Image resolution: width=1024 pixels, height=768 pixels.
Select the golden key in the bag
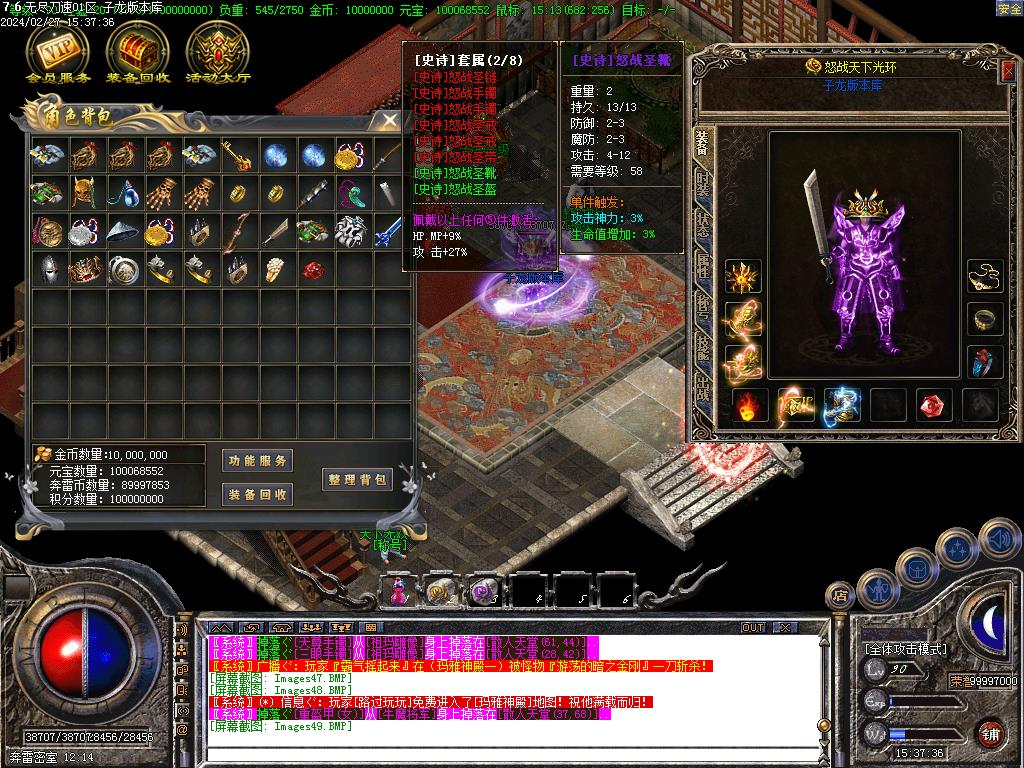(236, 155)
